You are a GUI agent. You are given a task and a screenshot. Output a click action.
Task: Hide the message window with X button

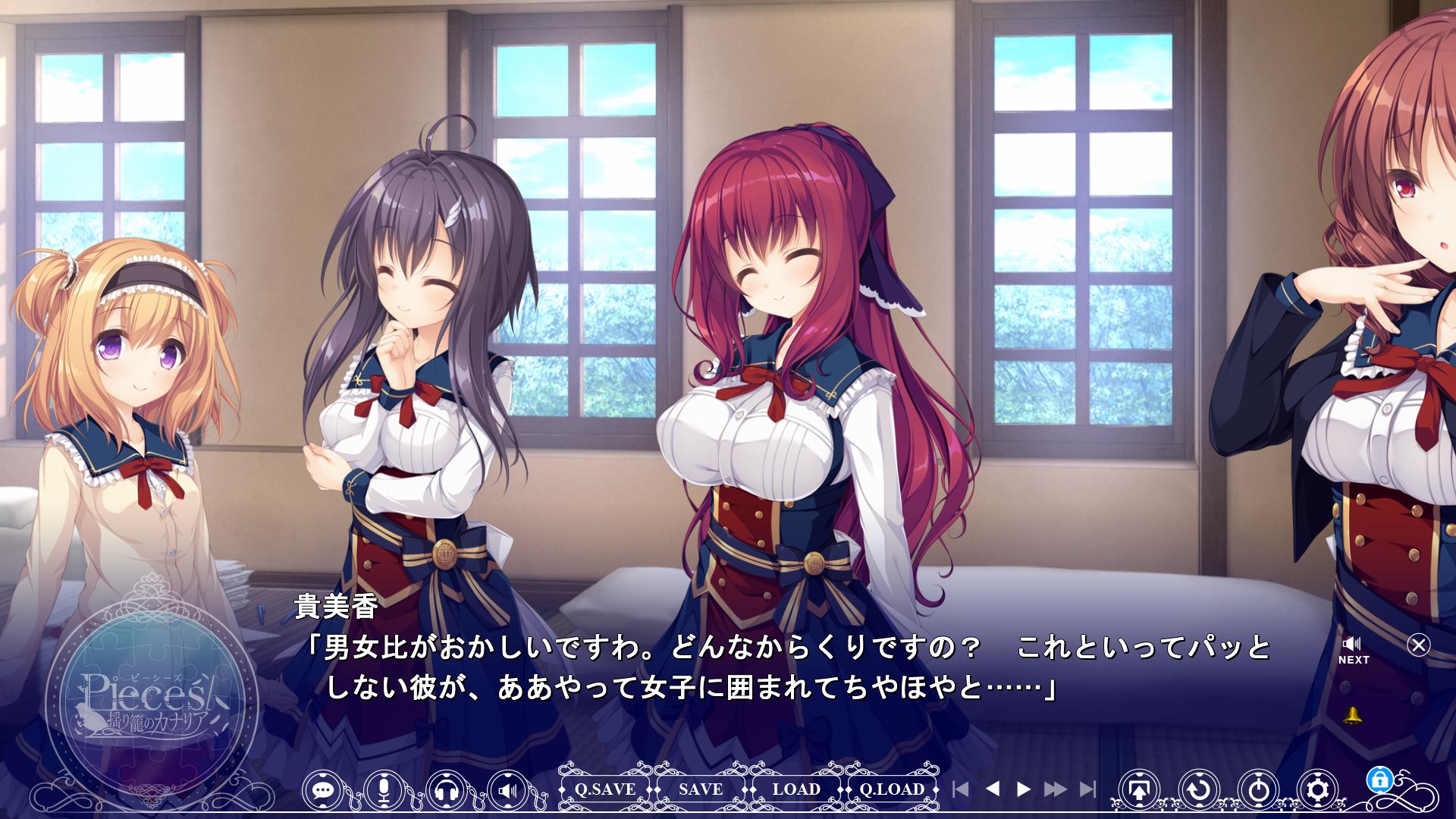coord(1418,645)
